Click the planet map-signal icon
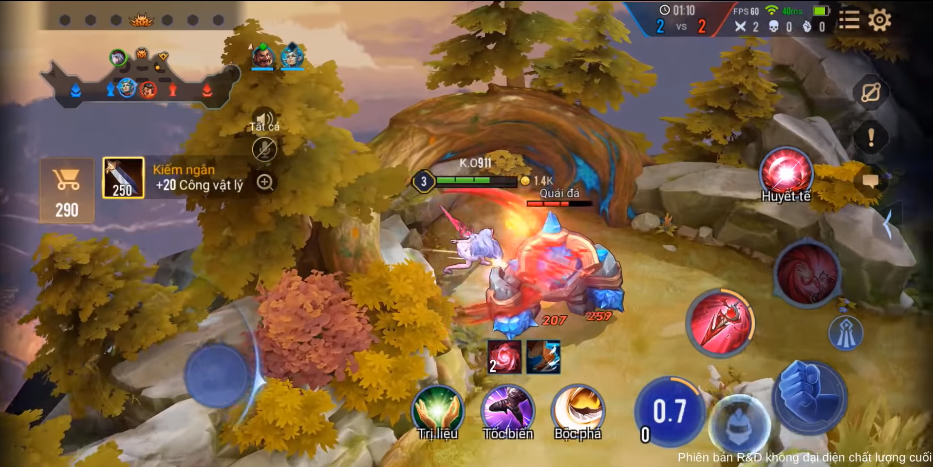The height and width of the screenshot is (467, 933). (x=871, y=92)
